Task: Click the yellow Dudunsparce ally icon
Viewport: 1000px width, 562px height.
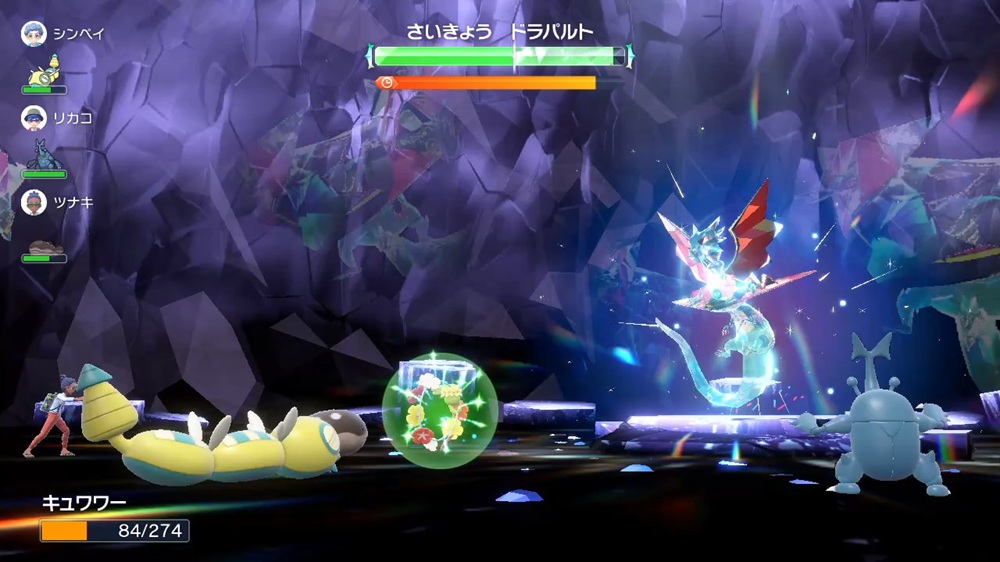Action: coord(44,72)
